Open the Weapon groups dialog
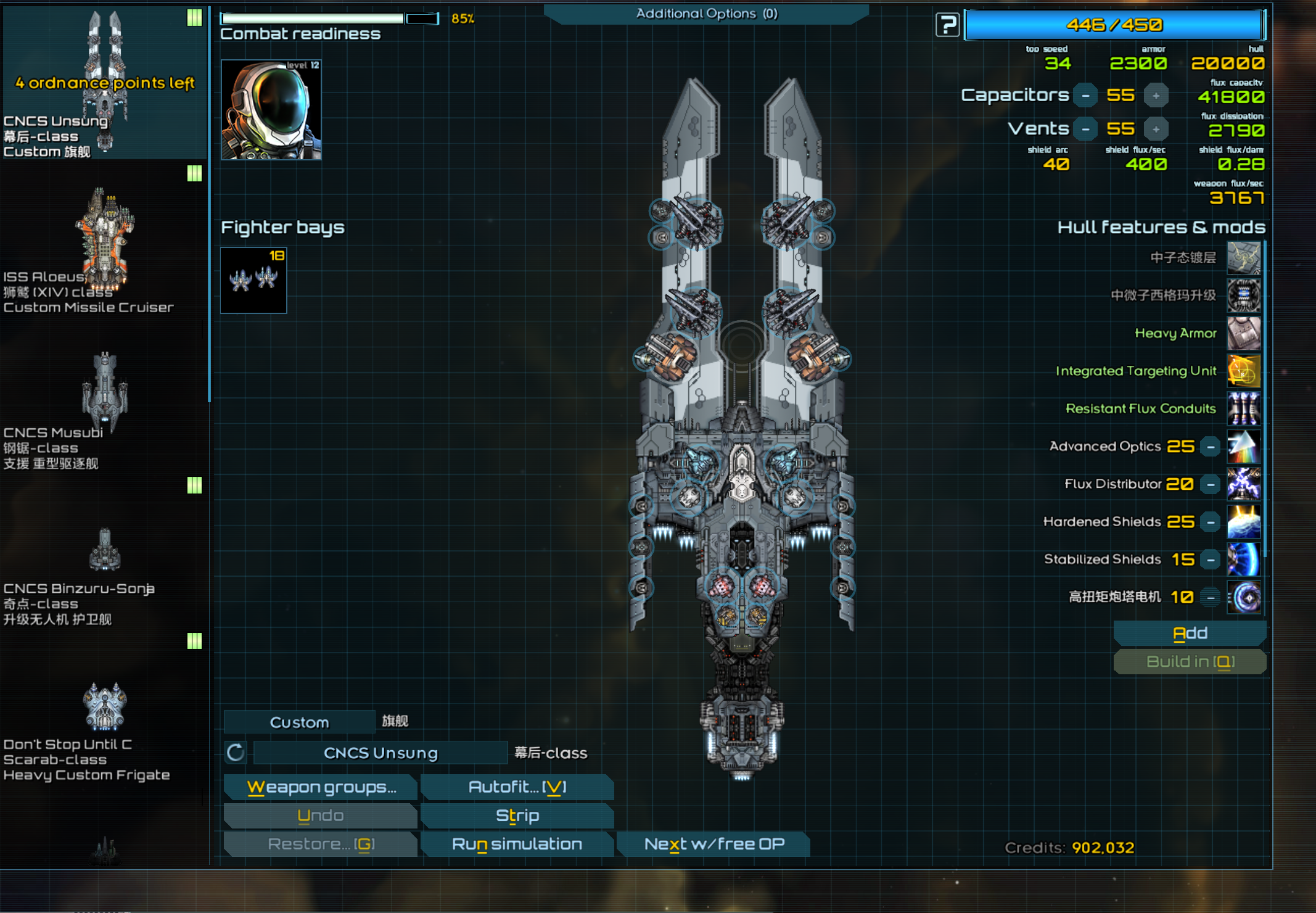1316x913 pixels. point(321,787)
